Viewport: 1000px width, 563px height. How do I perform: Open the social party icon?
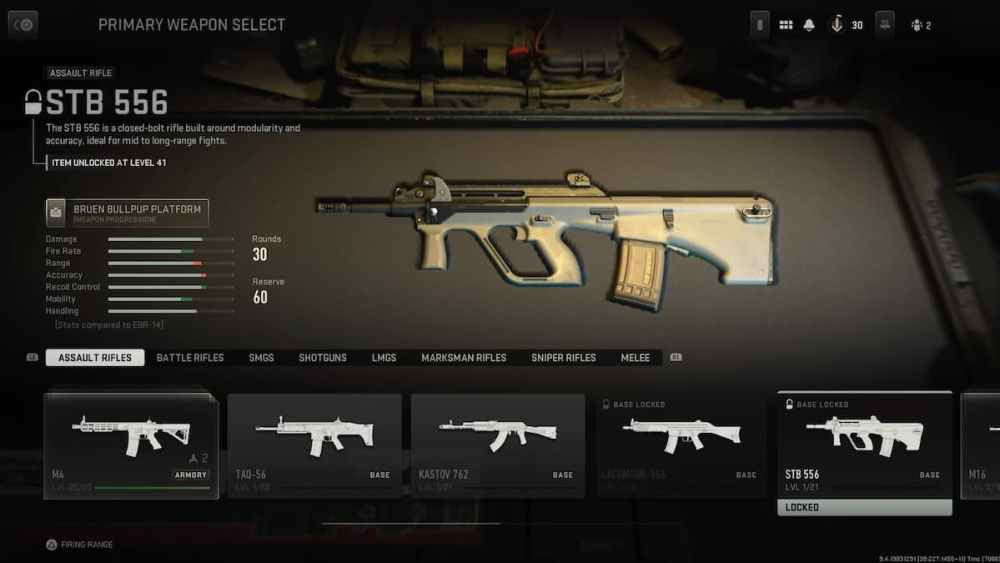point(915,25)
